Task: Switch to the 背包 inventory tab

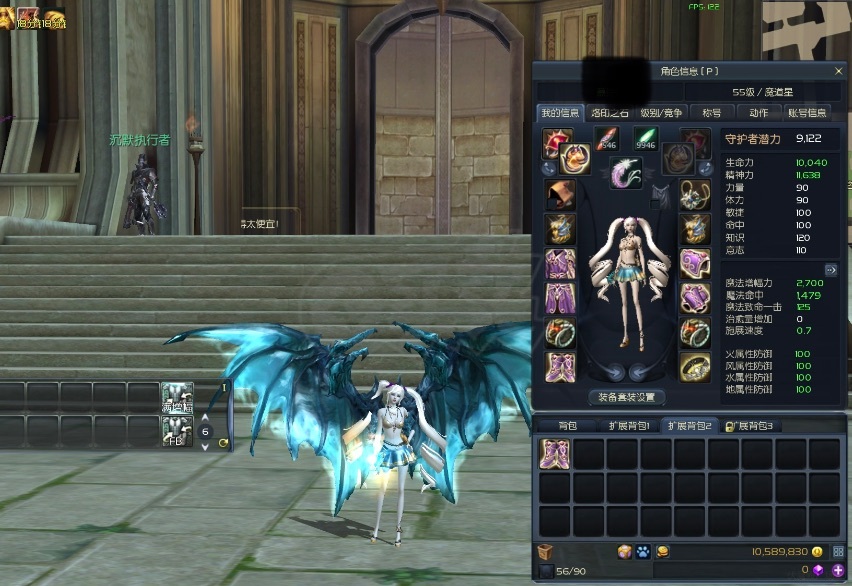Action: 565,426
